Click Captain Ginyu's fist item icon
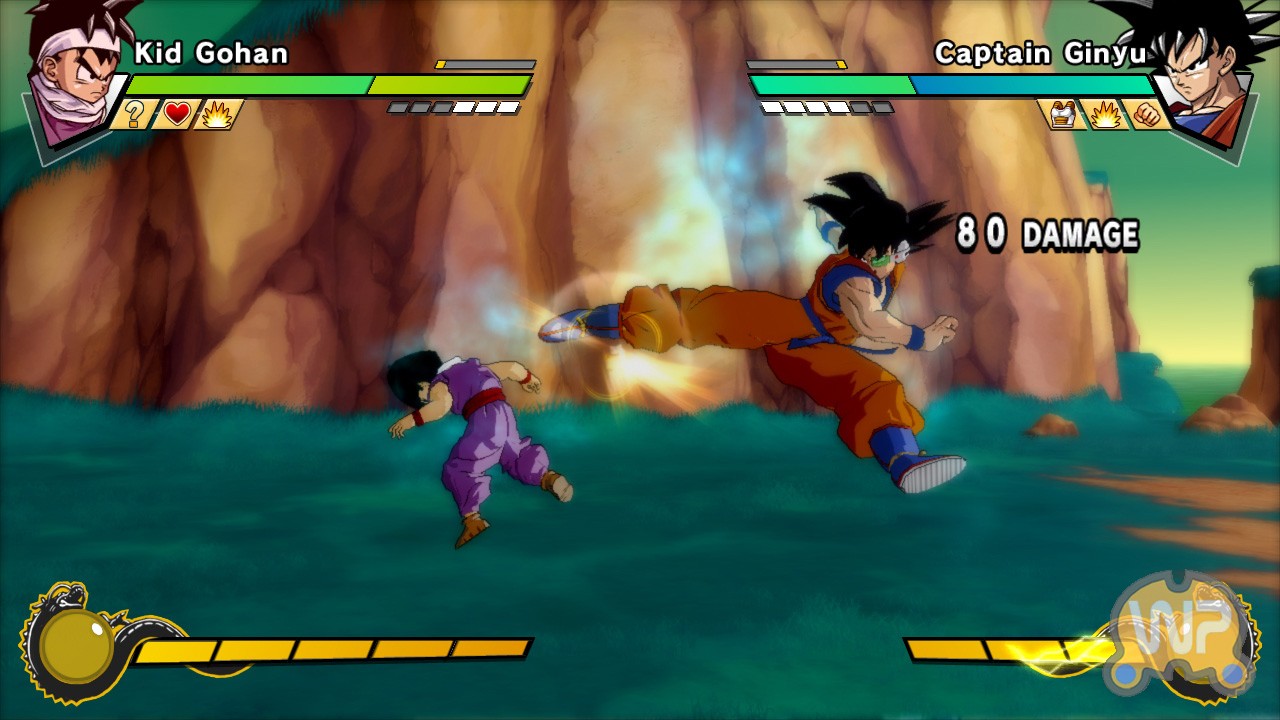The image size is (1280, 720). (x=1147, y=114)
